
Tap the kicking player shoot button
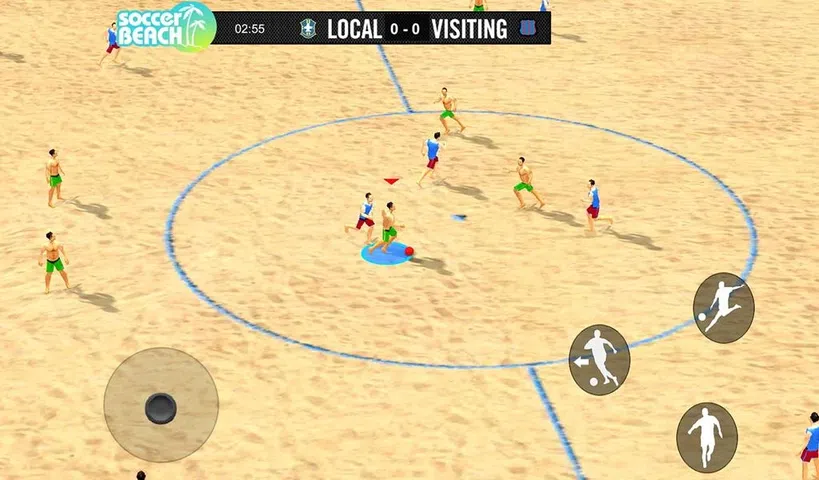click(723, 307)
